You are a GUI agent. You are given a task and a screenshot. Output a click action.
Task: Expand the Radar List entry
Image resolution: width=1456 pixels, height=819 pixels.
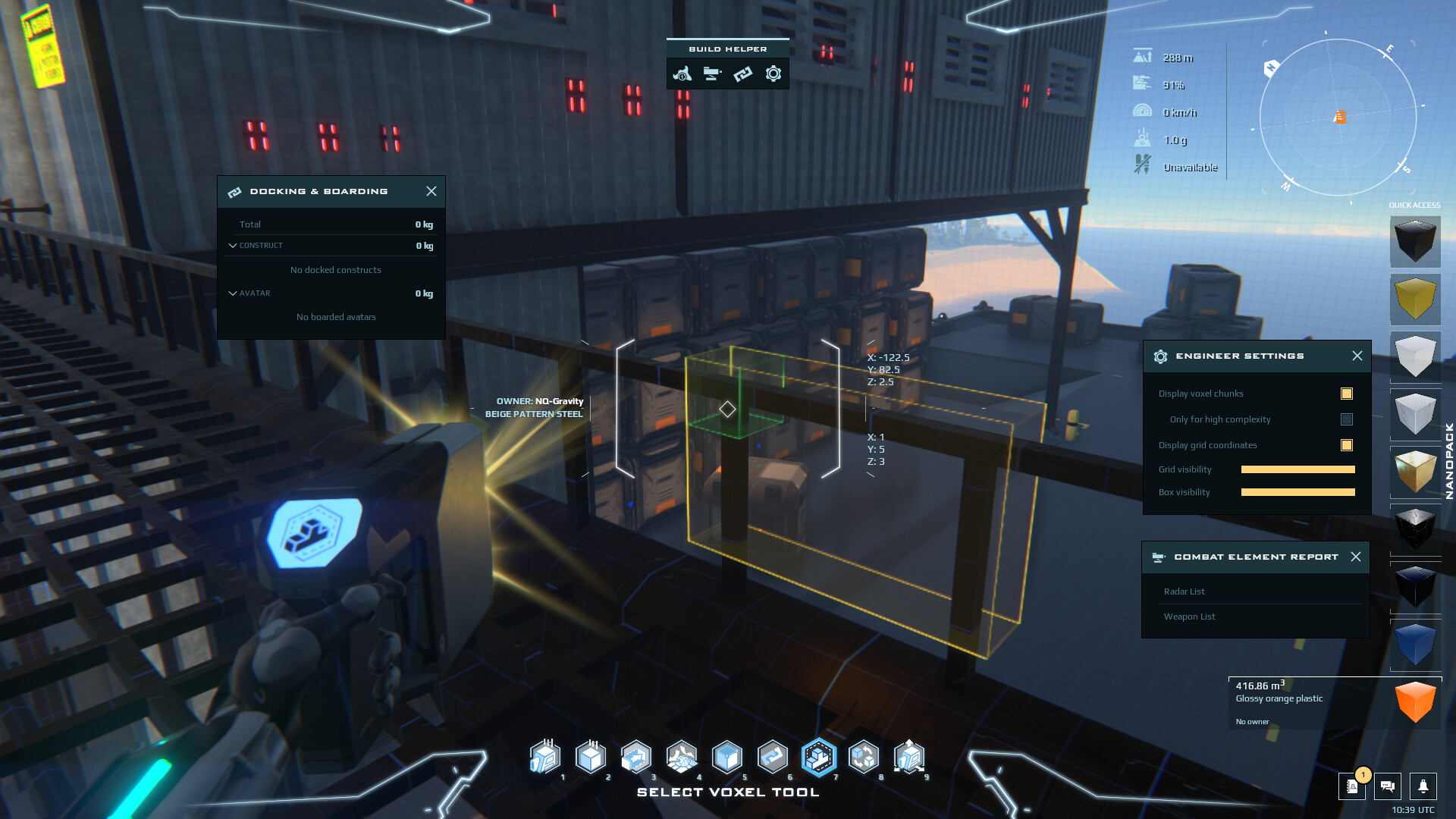[x=1185, y=591]
